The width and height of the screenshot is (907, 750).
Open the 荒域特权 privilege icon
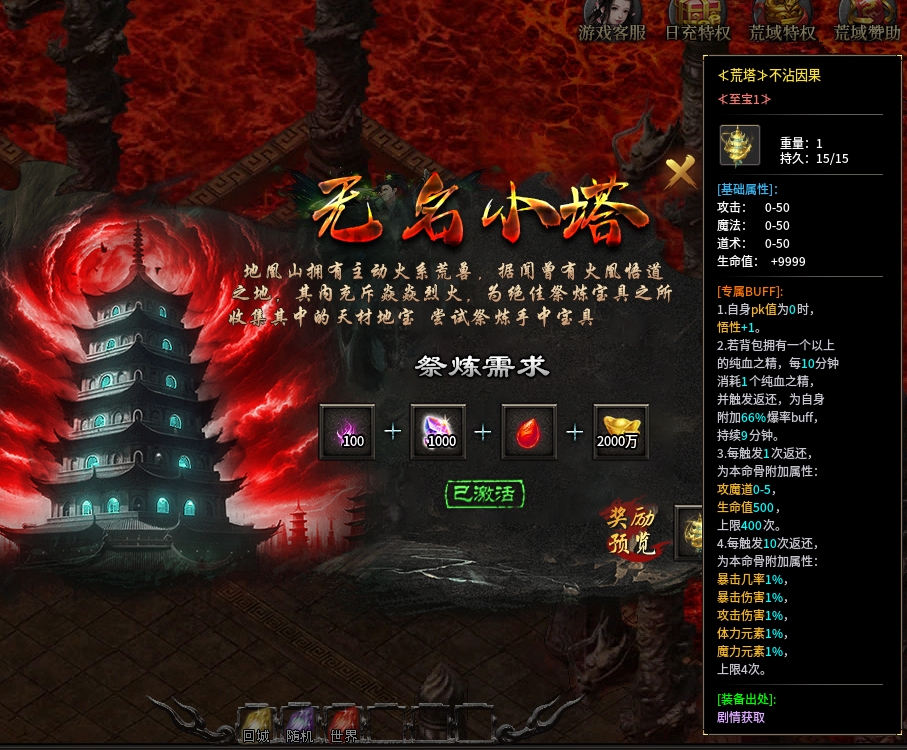coord(782,17)
